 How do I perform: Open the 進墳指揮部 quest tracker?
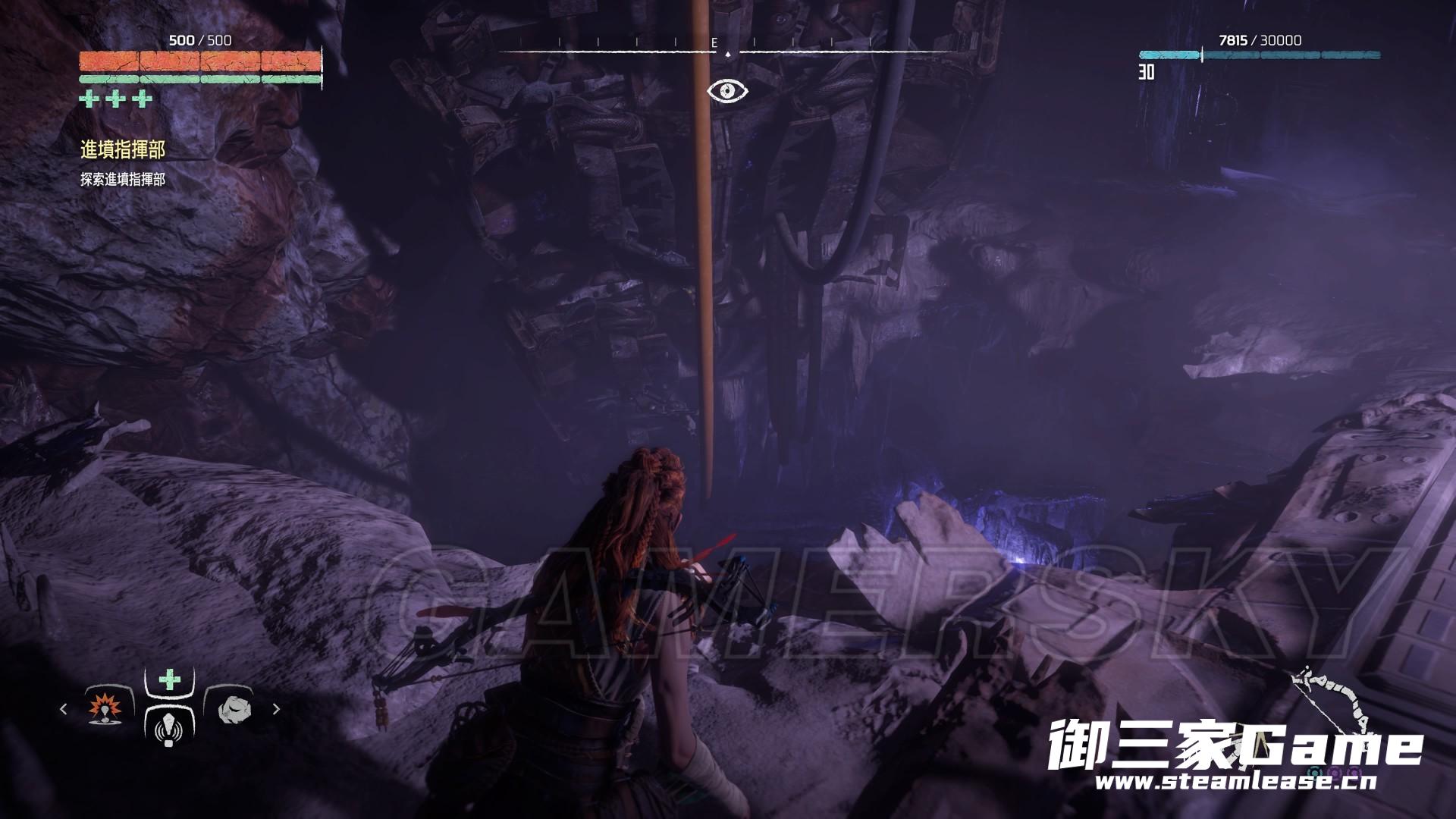pyautogui.click(x=122, y=150)
